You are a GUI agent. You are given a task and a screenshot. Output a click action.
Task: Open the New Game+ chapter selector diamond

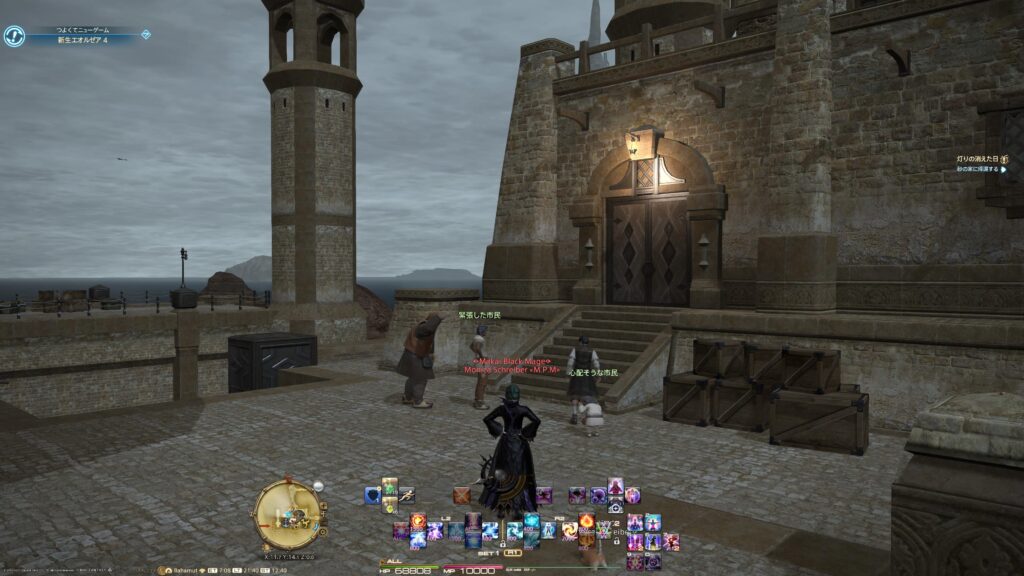pyautogui.click(x=146, y=34)
